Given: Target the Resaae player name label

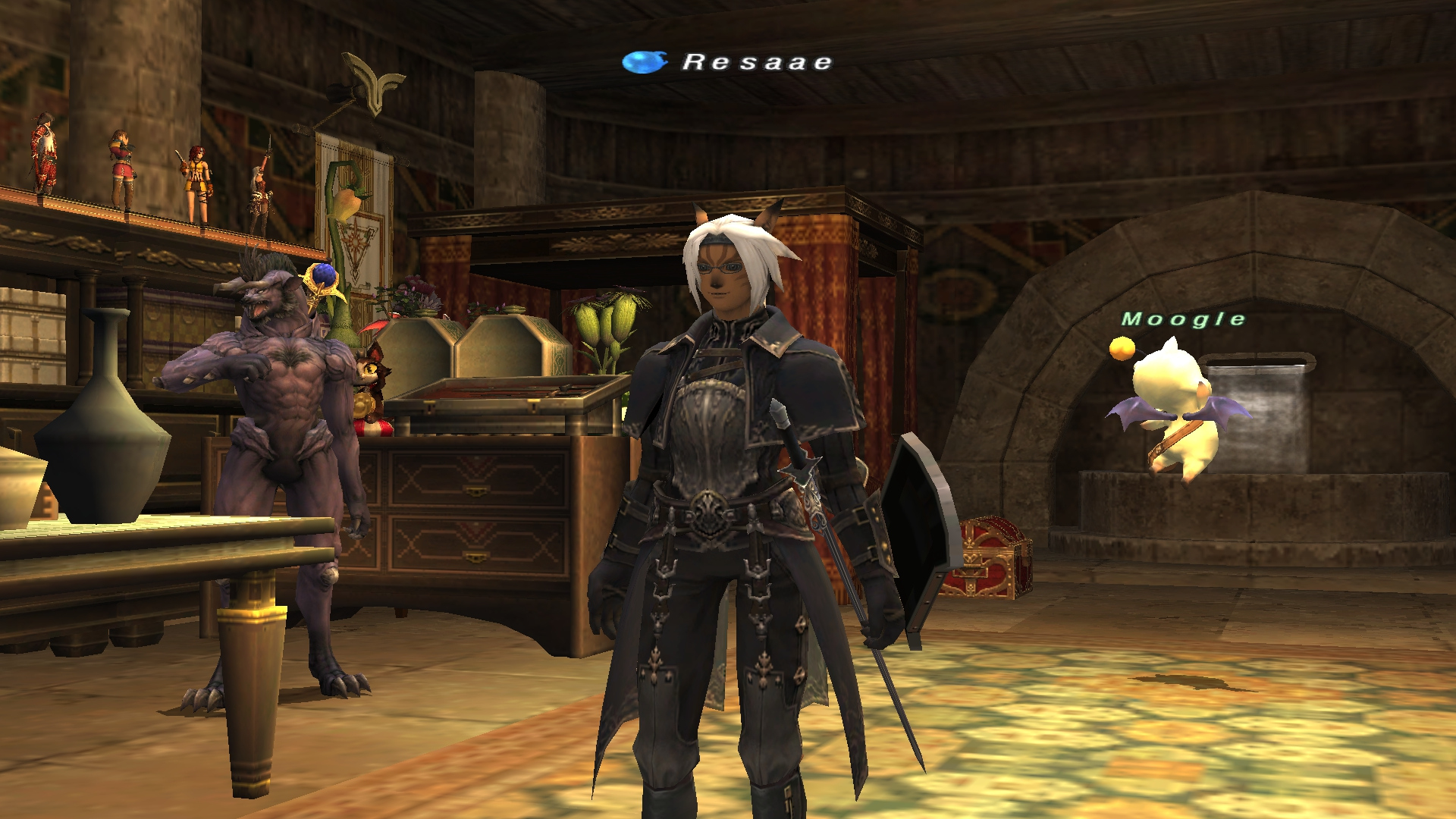Looking at the screenshot, I should (757, 62).
